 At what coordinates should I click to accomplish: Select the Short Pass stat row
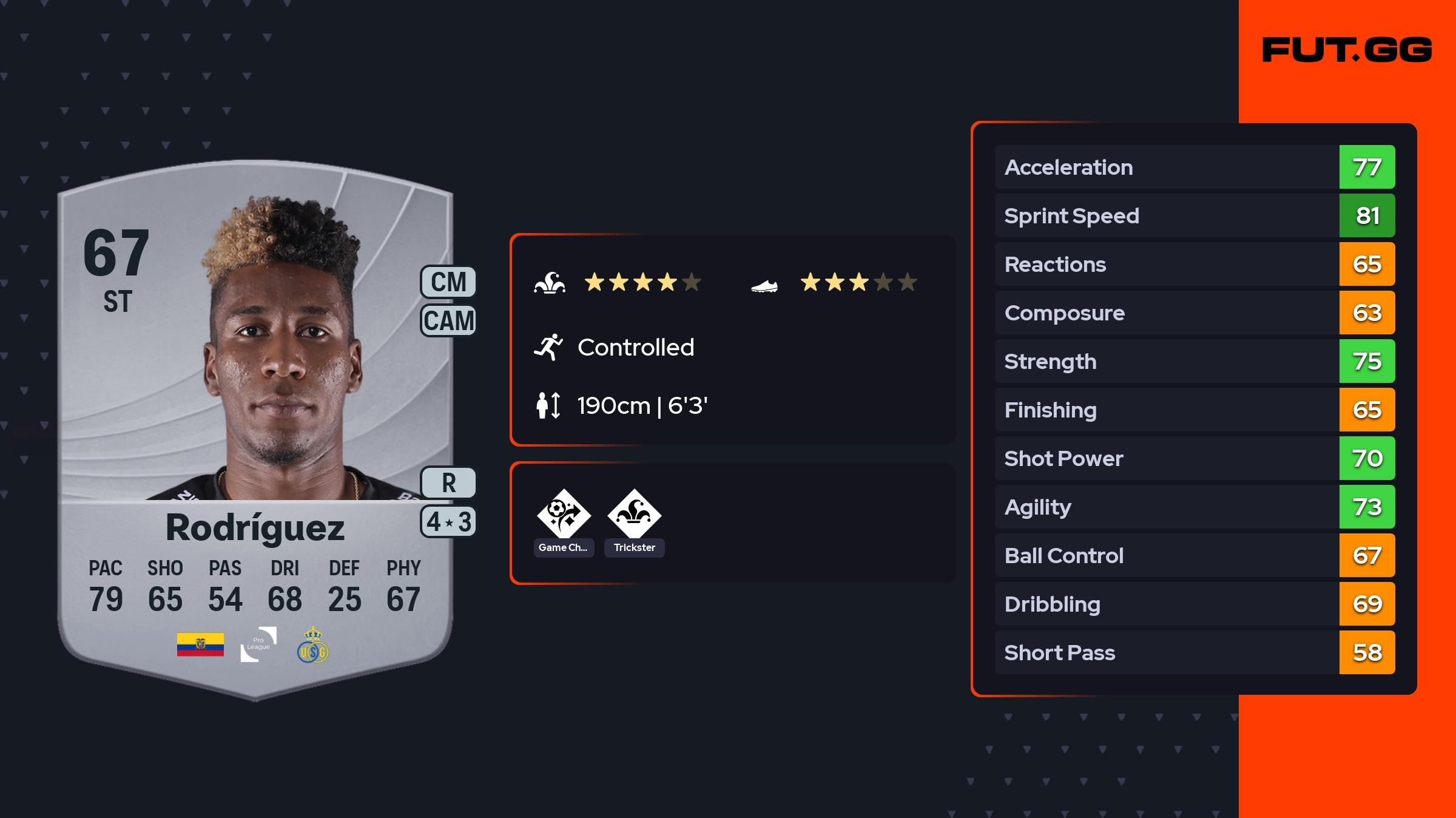(1194, 653)
